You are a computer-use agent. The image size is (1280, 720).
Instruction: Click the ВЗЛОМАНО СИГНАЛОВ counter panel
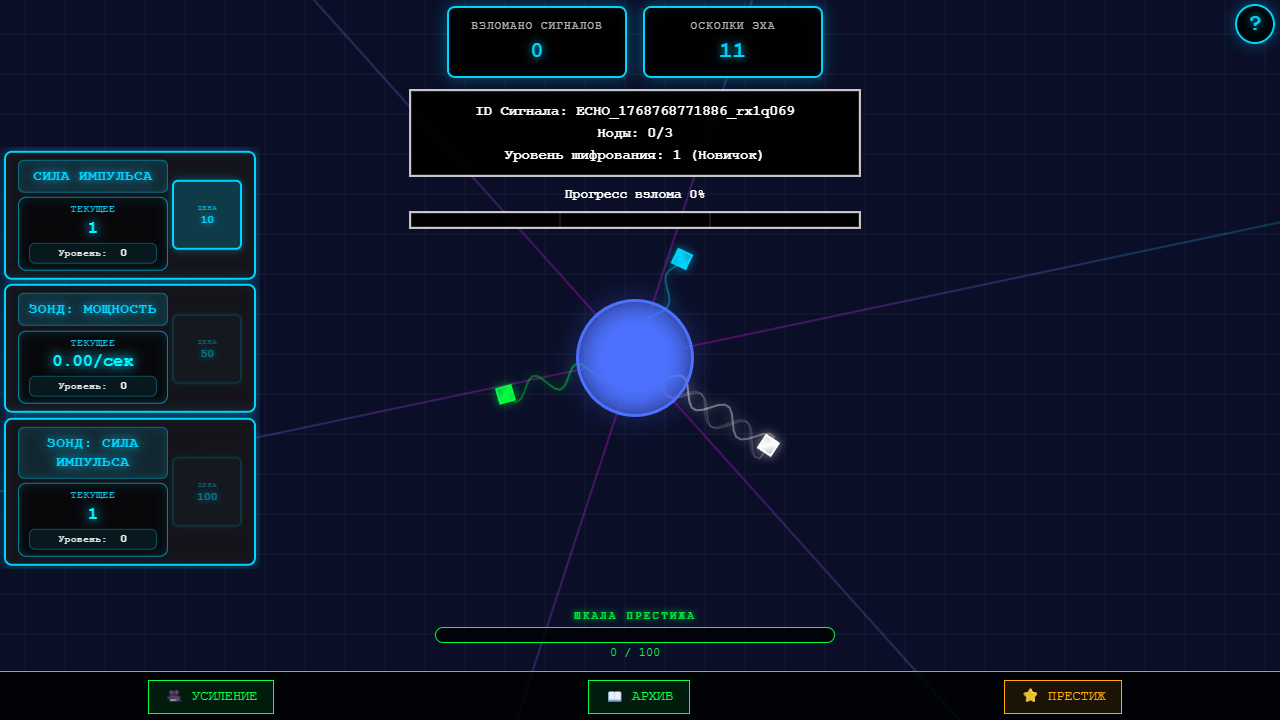click(x=536, y=41)
